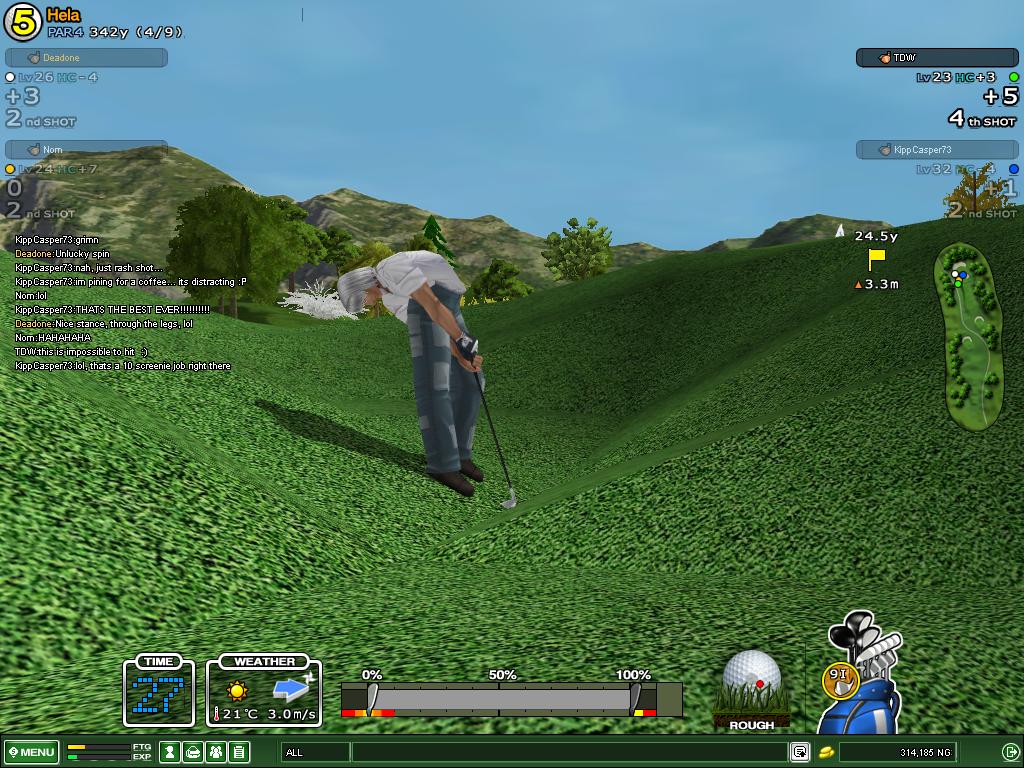Toggle the chat log window button
1024x768 pixels.
[799, 752]
